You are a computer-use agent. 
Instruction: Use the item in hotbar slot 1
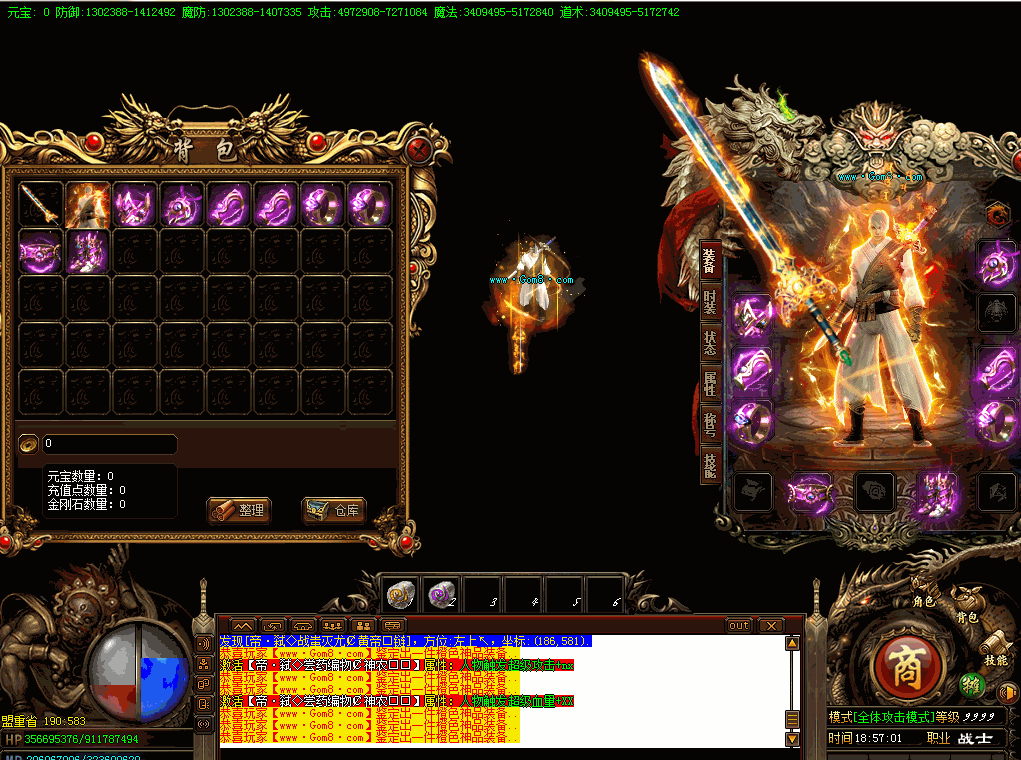pos(400,595)
